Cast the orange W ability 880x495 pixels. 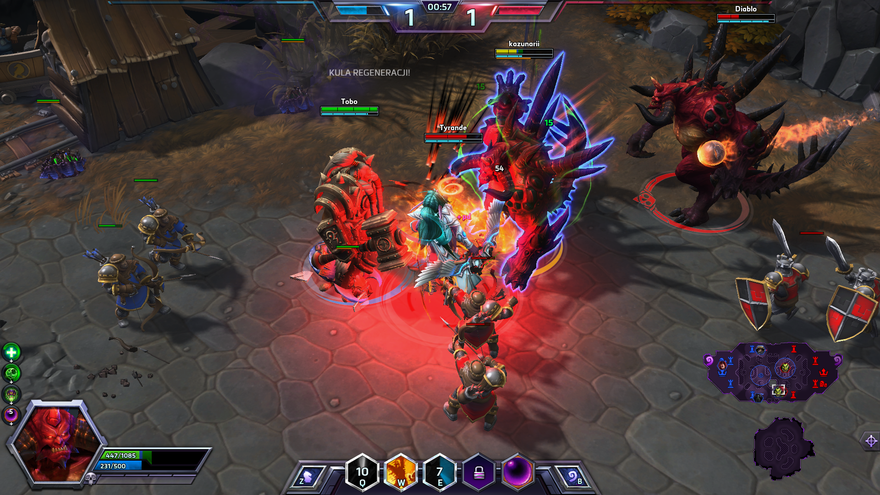pyautogui.click(x=400, y=472)
